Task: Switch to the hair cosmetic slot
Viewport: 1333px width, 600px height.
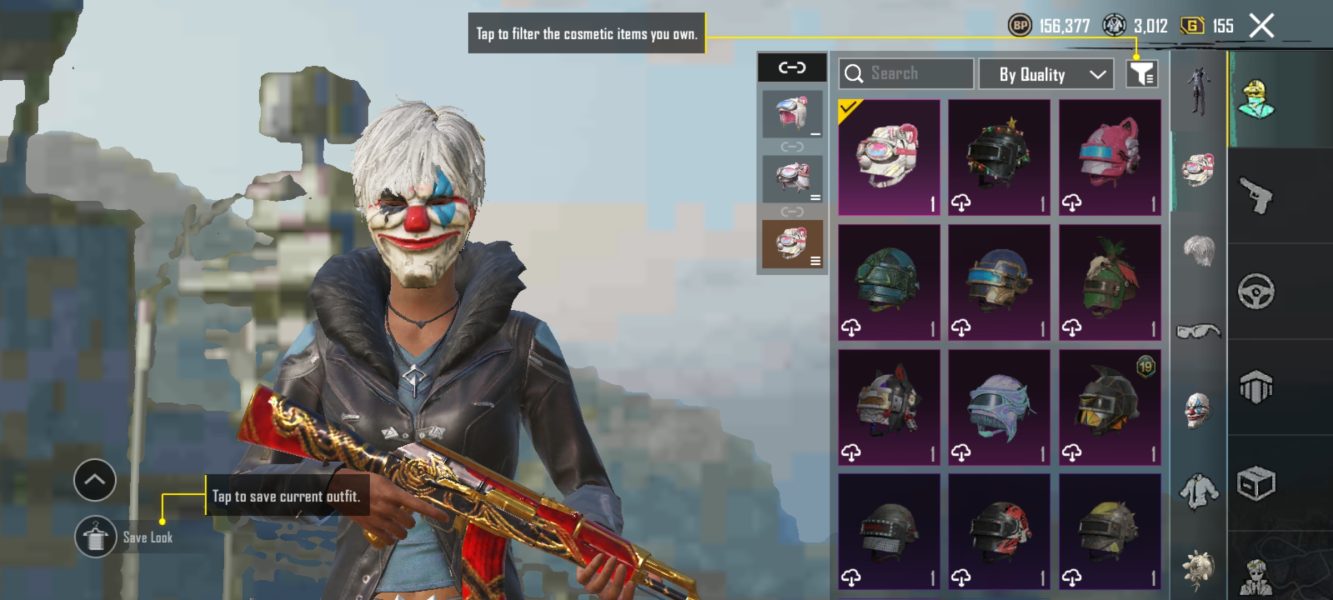Action: click(x=1198, y=250)
